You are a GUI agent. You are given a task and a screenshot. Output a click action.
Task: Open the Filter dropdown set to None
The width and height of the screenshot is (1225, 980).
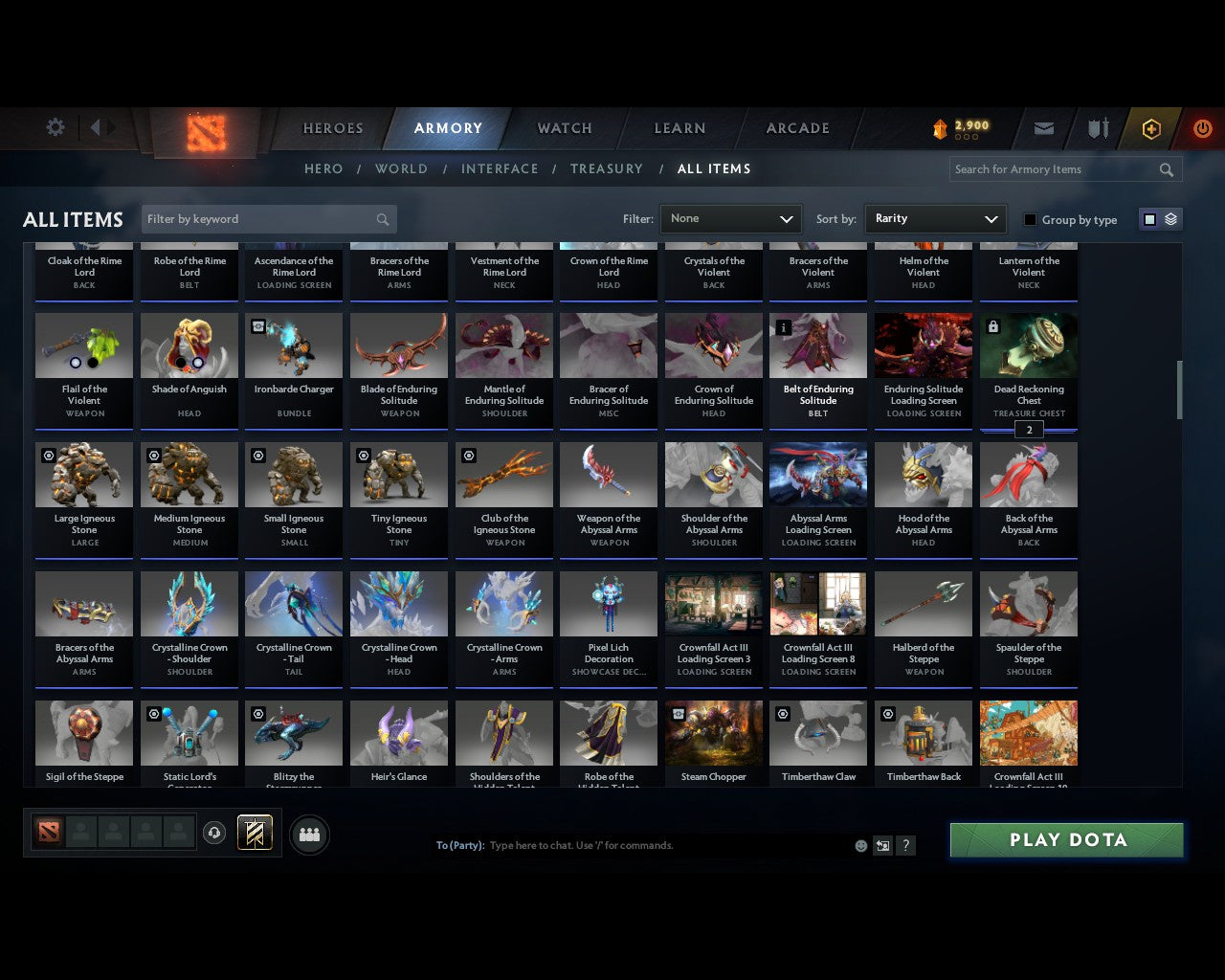[730, 218]
